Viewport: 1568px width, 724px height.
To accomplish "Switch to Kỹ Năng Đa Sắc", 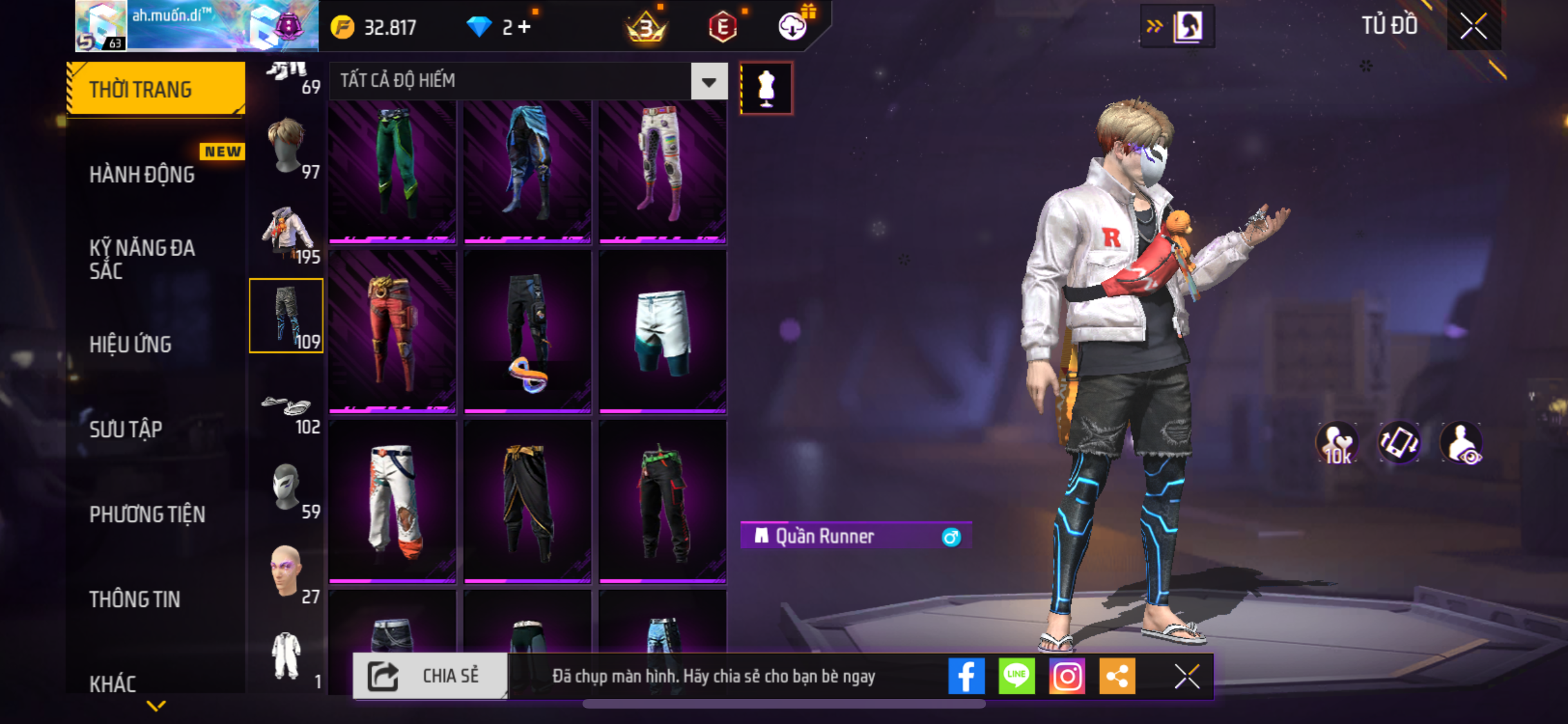I will click(x=142, y=259).
